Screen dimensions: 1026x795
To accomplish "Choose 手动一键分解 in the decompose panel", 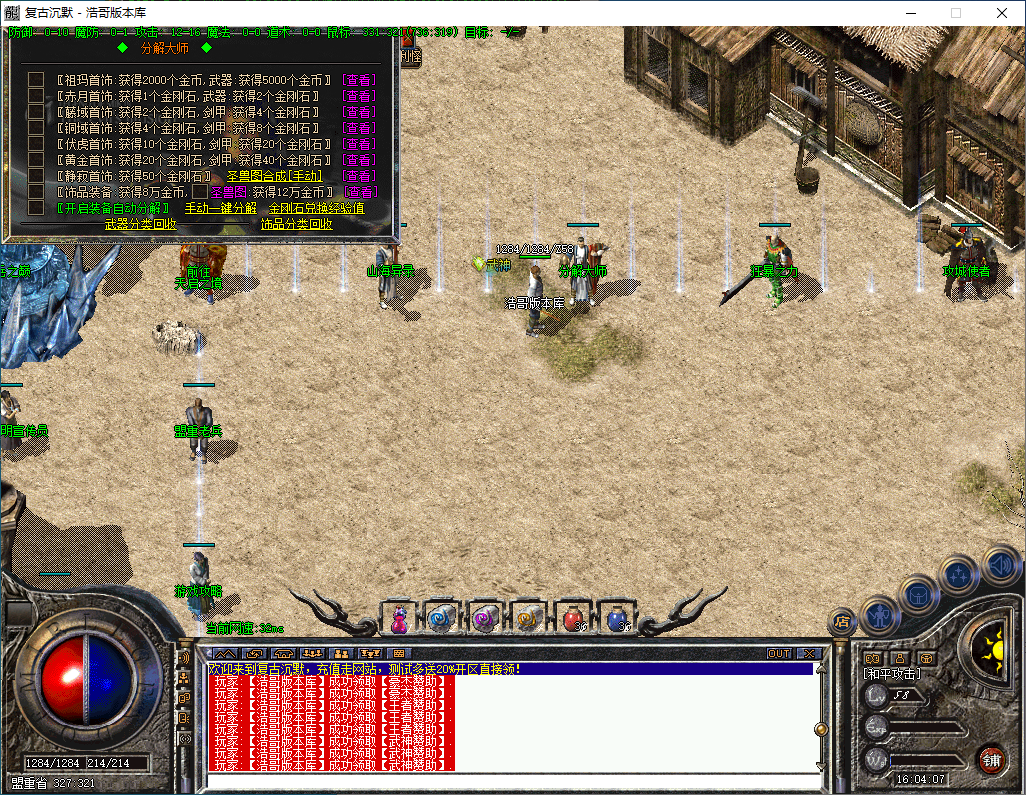I will pyautogui.click(x=220, y=208).
